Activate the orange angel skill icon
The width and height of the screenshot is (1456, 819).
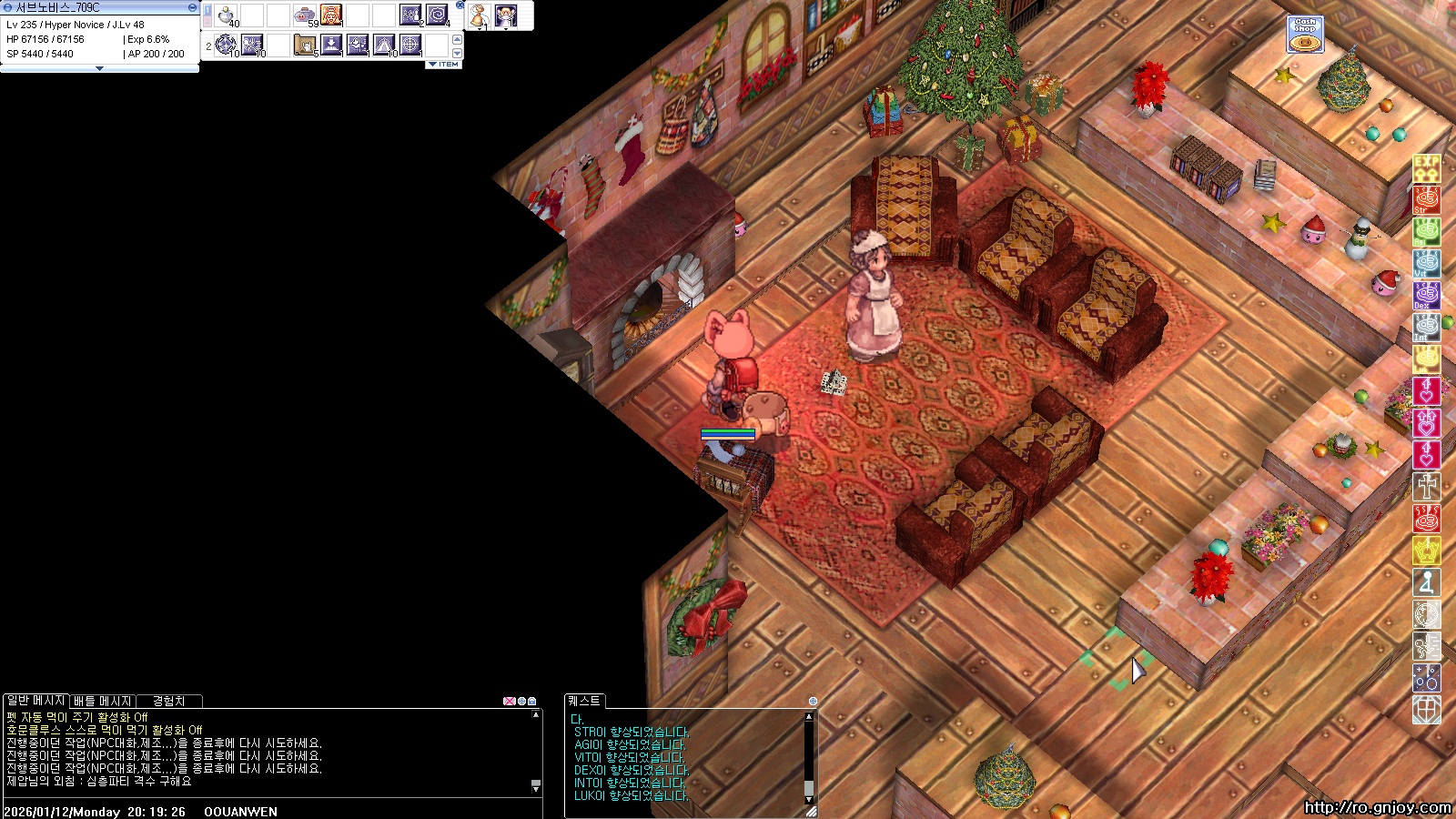[331, 15]
